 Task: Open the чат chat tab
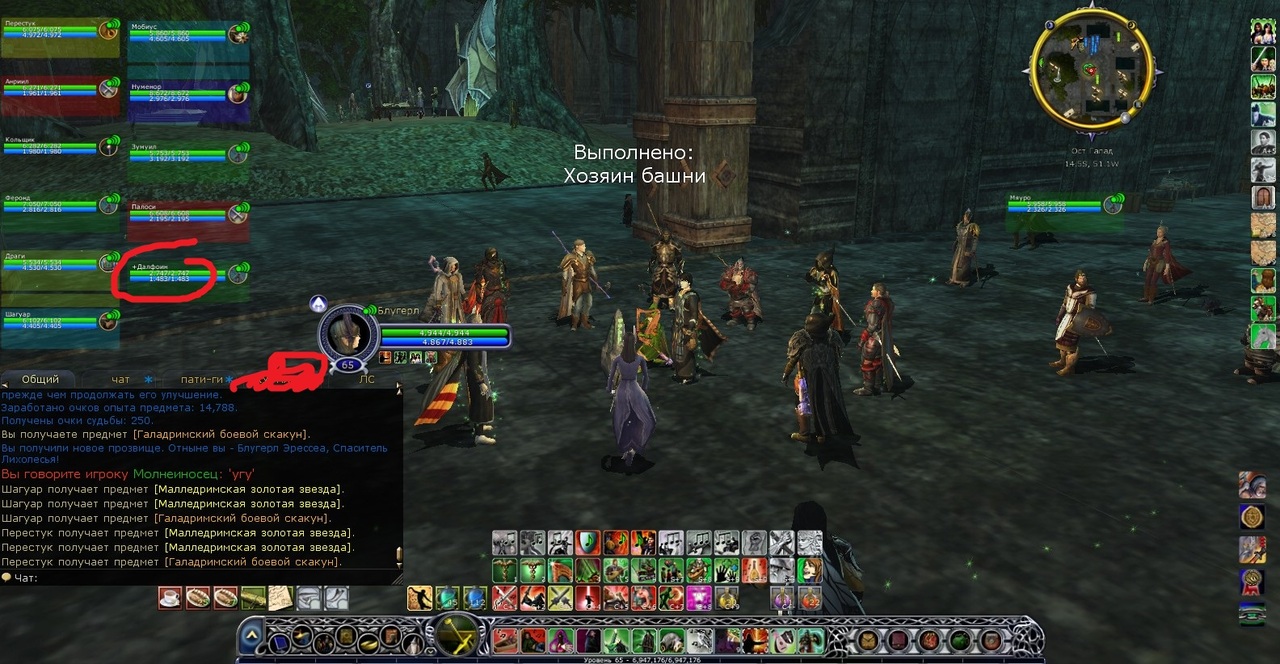coord(121,380)
